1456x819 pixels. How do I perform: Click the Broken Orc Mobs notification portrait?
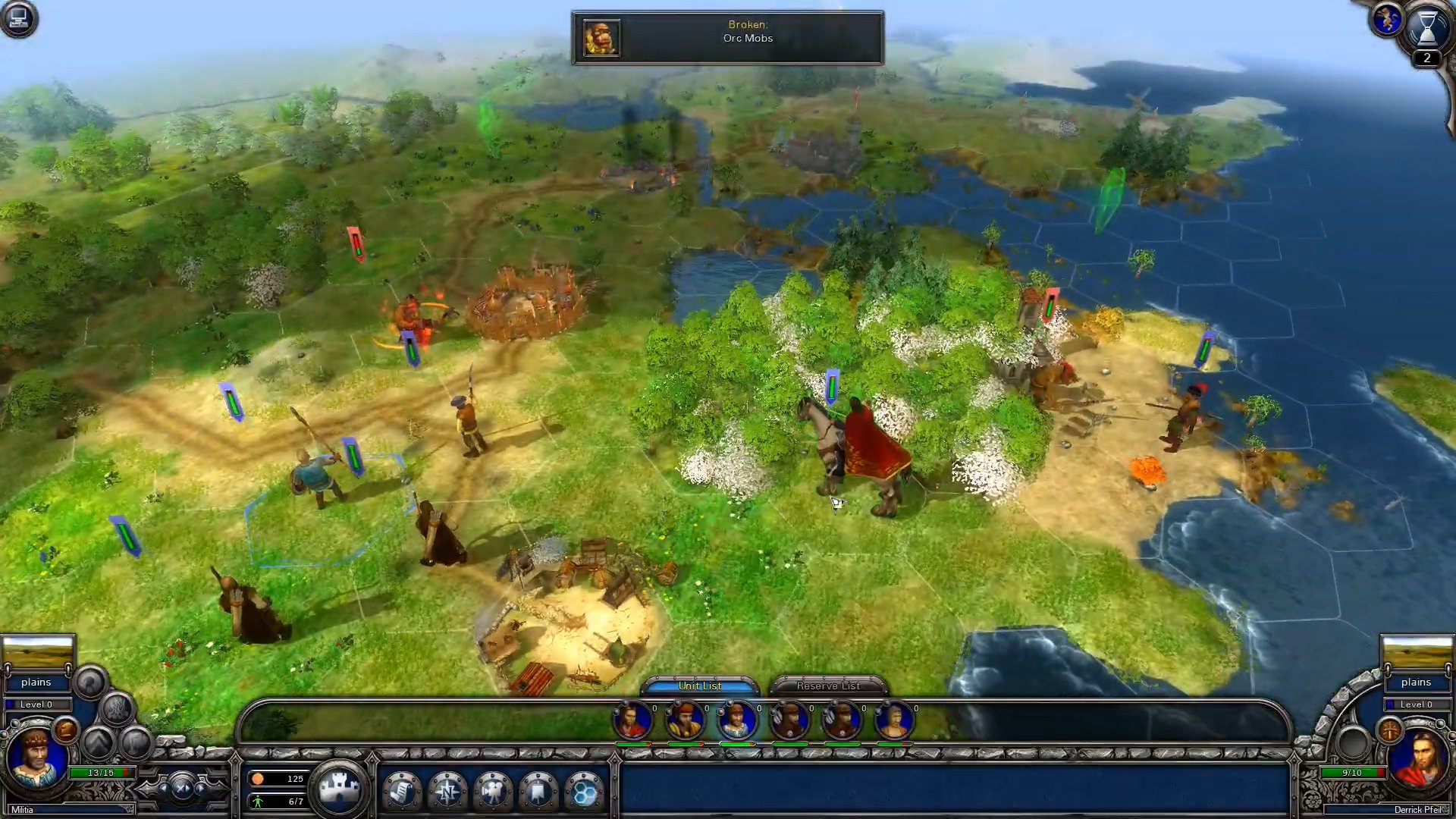601,38
